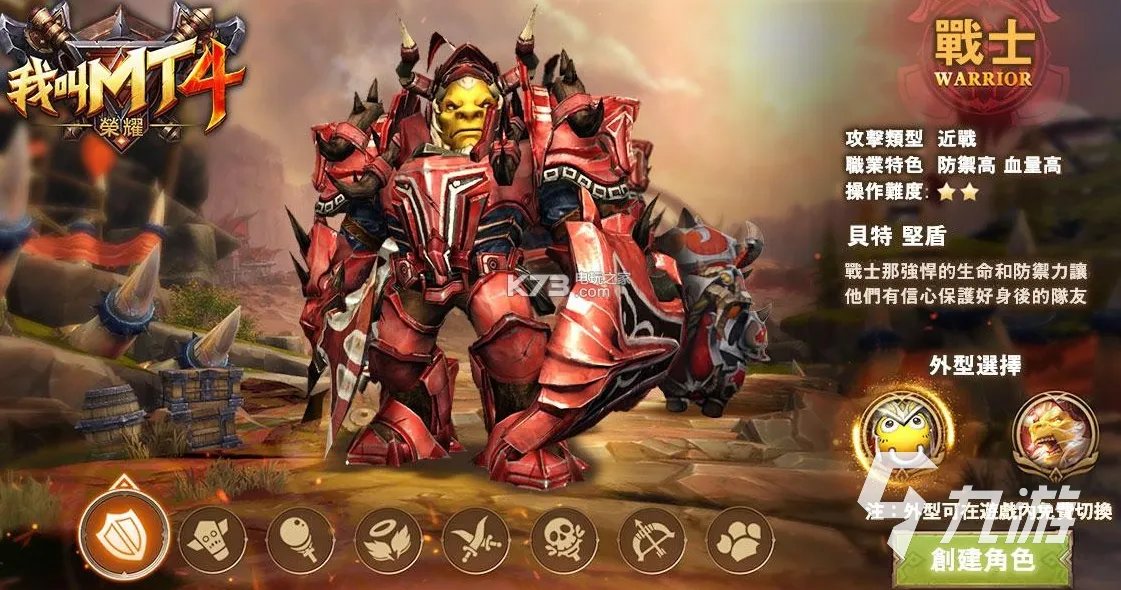Select the shield warrior class icon
This screenshot has width=1121, height=590.
(123, 536)
